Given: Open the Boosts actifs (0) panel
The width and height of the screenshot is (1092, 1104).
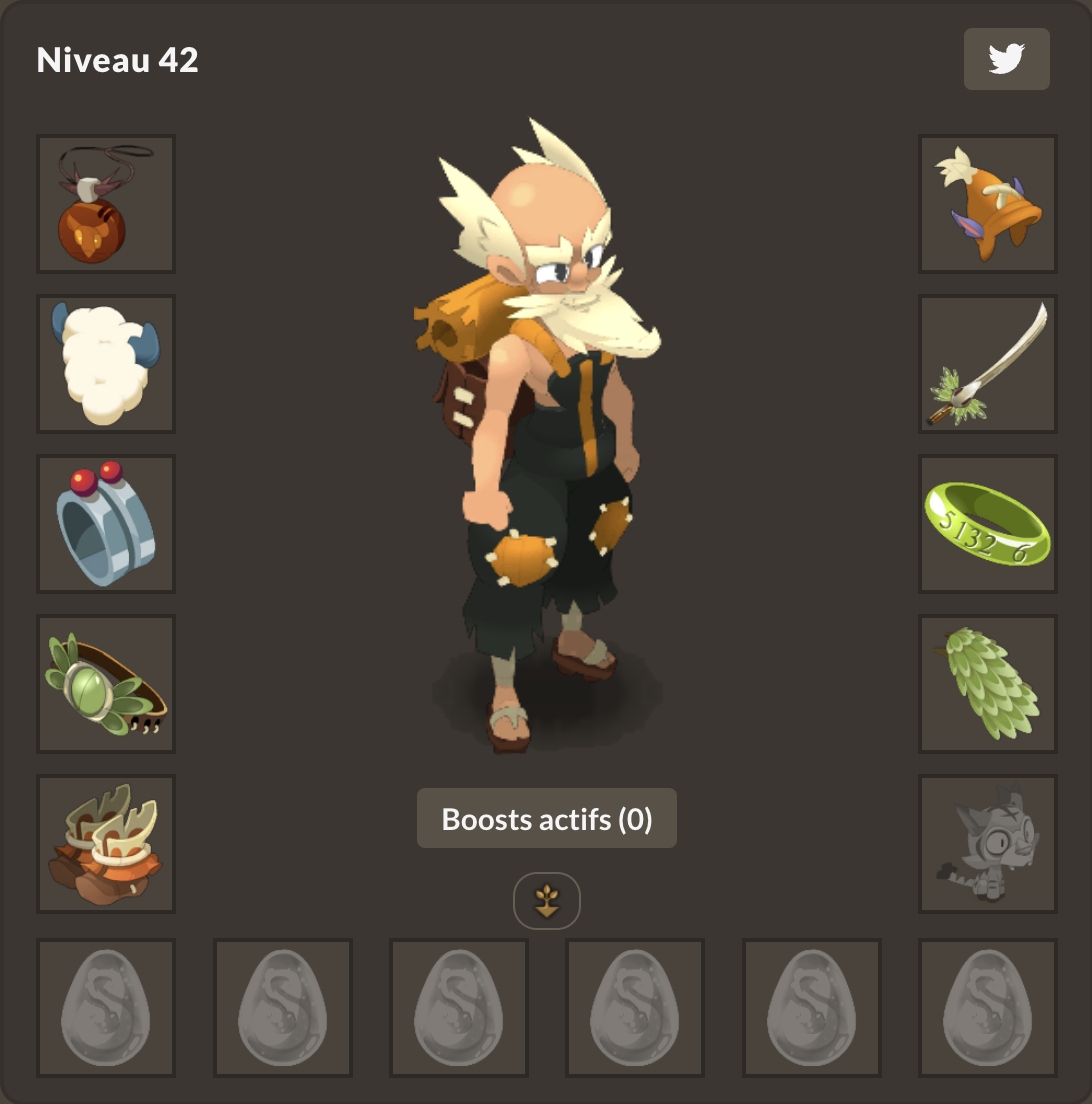Looking at the screenshot, I should tap(546, 819).
